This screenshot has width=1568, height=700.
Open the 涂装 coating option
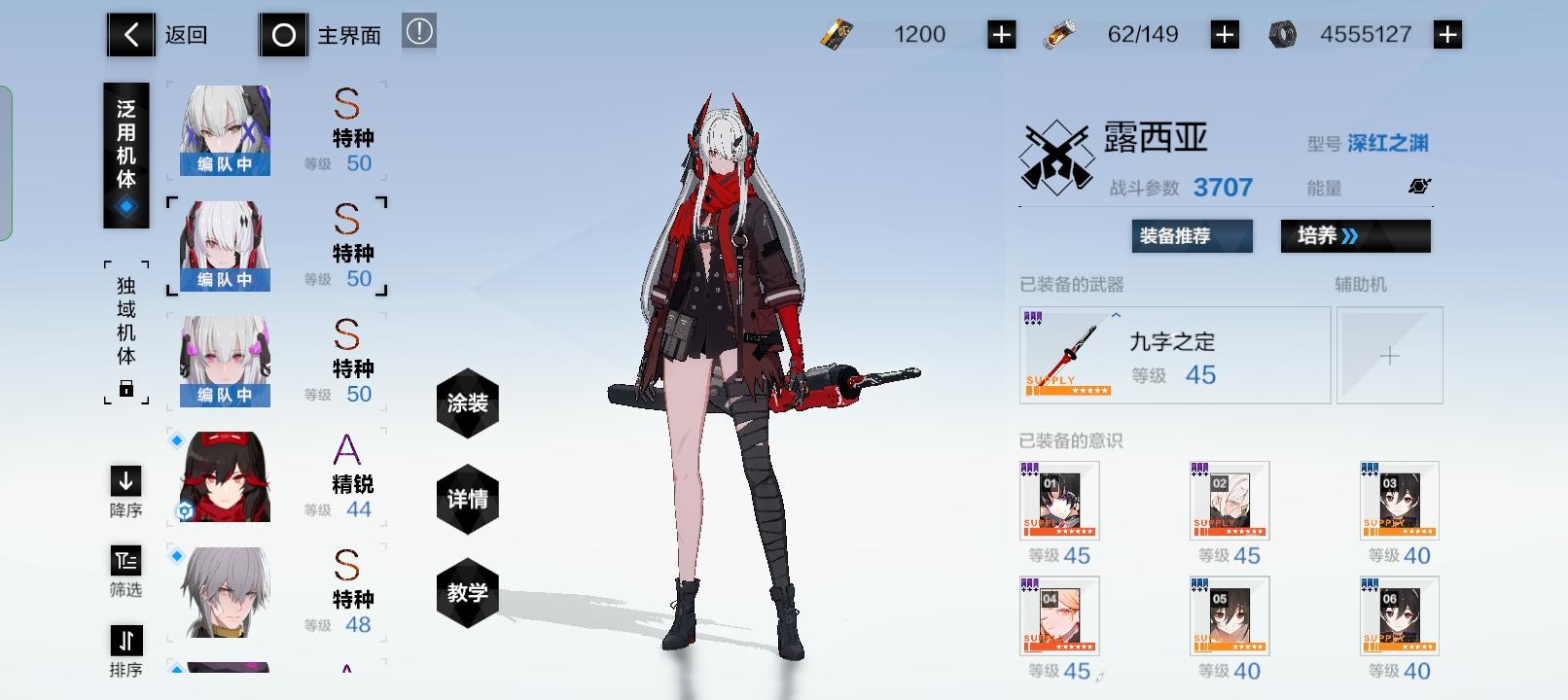[468, 404]
